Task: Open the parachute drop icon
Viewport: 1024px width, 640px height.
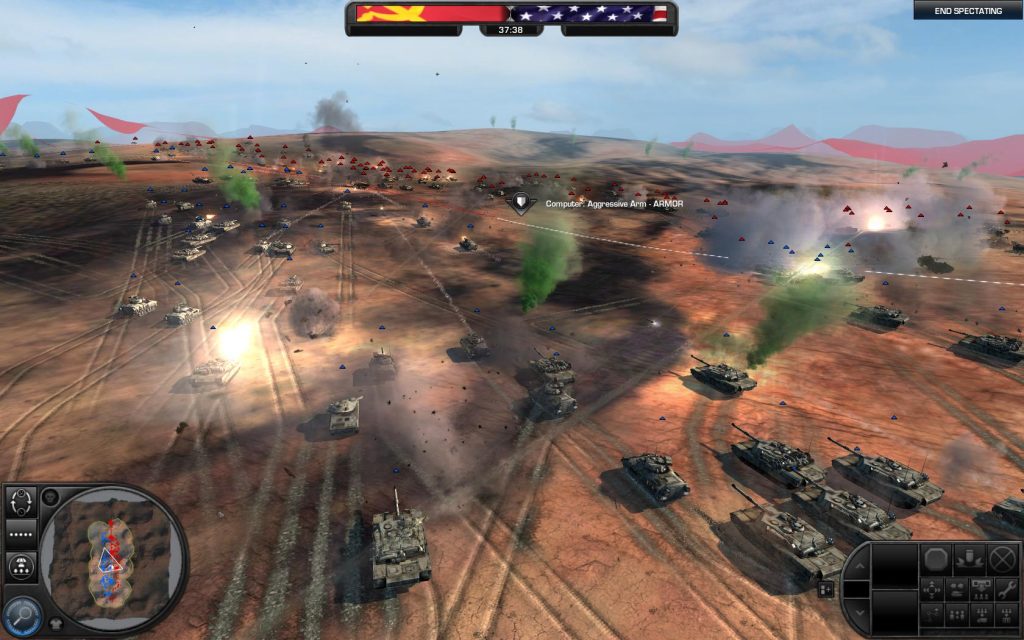Action: 21,567
